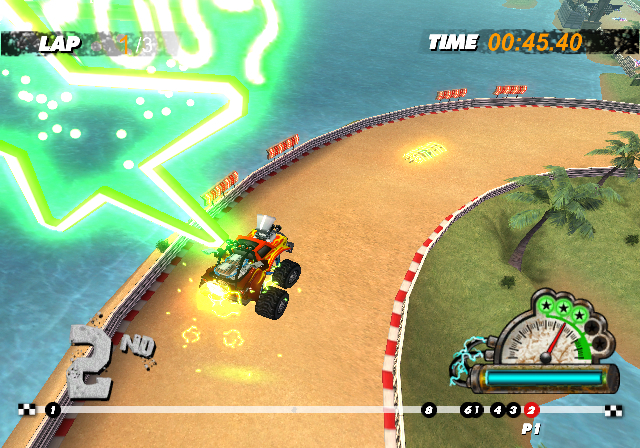Choose racer 3 marker on the progress track
Viewport: 640px width, 448px height.
(514, 409)
